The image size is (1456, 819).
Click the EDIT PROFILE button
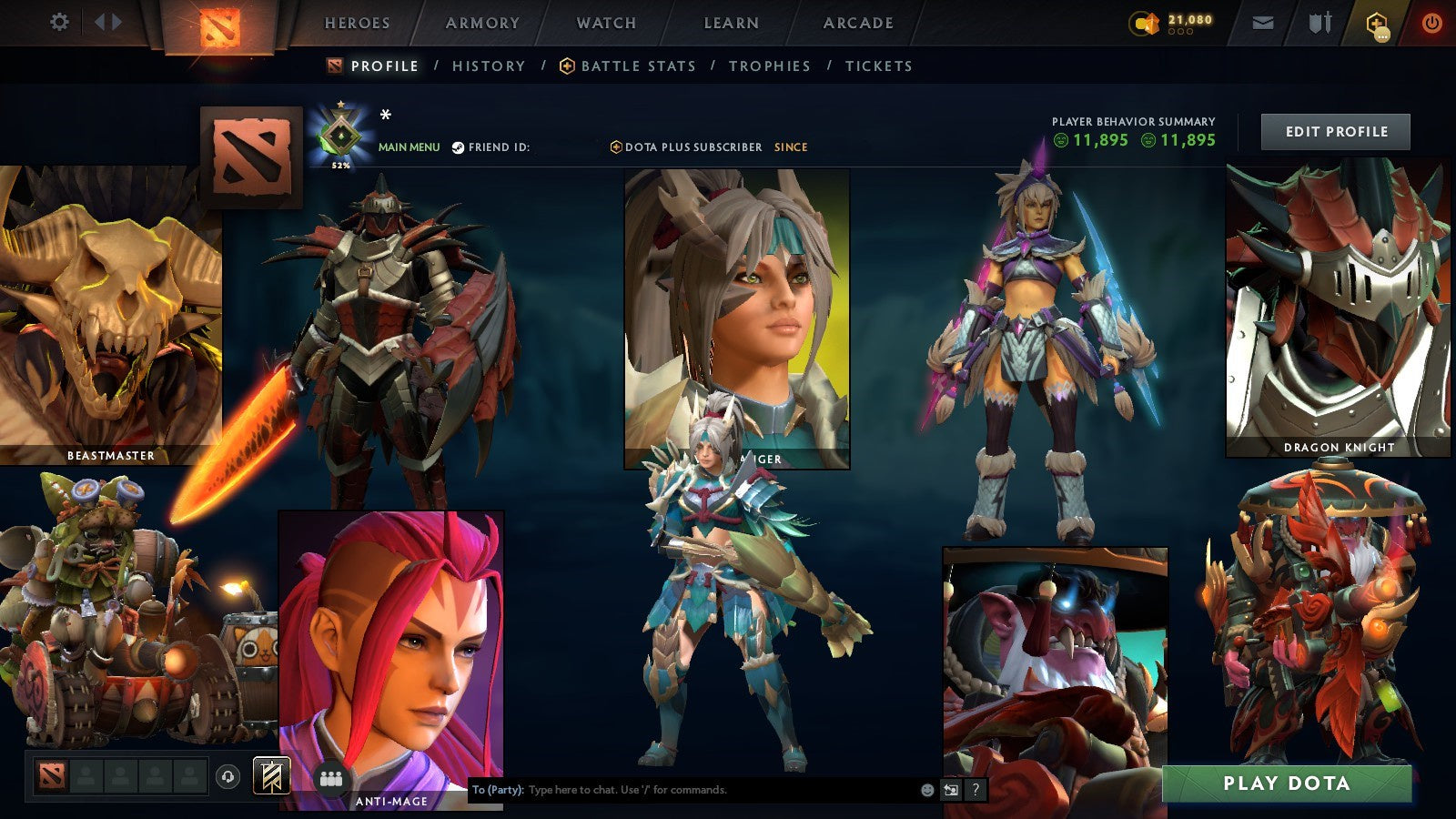(x=1334, y=131)
